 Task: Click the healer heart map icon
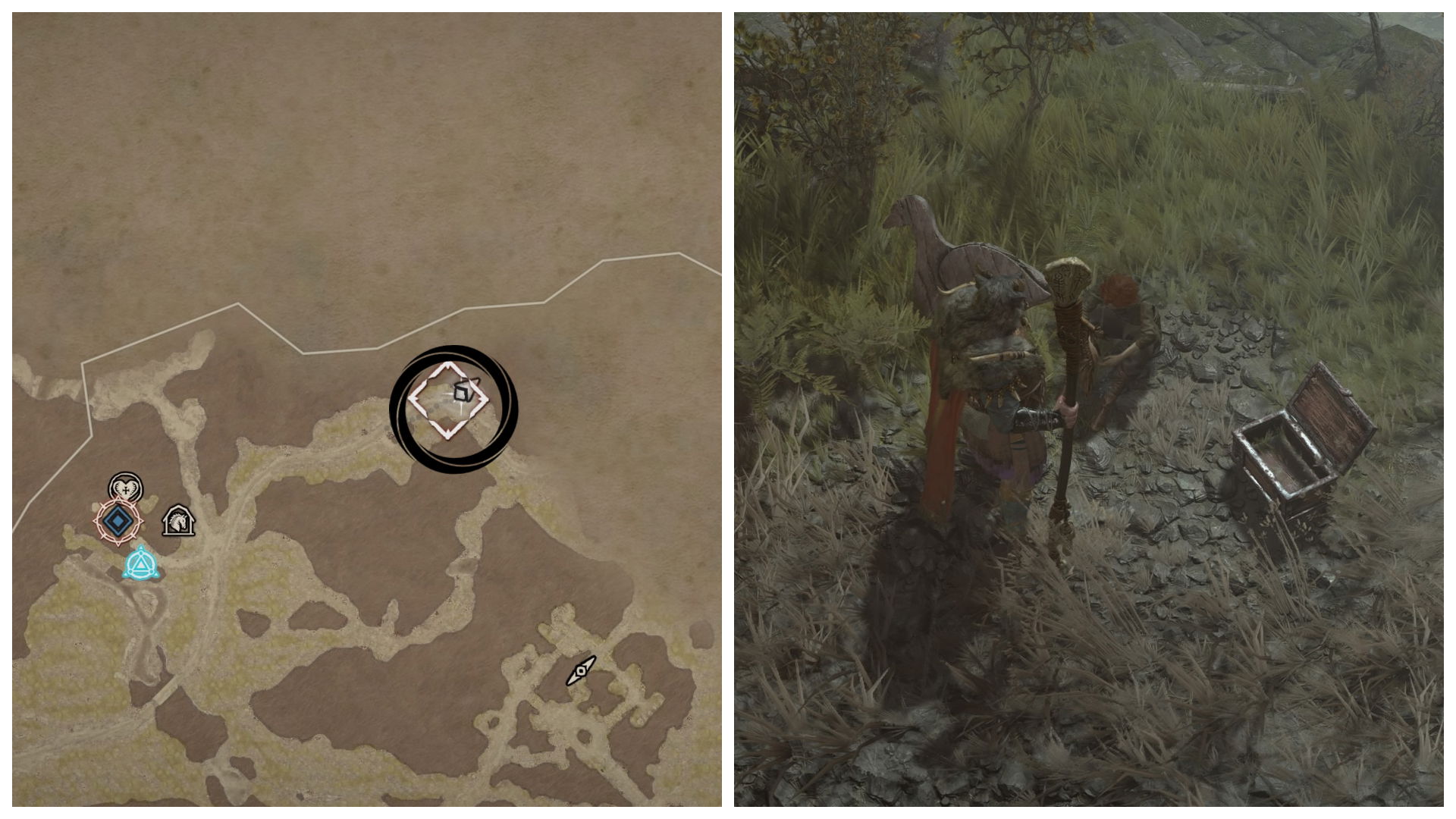pos(126,488)
